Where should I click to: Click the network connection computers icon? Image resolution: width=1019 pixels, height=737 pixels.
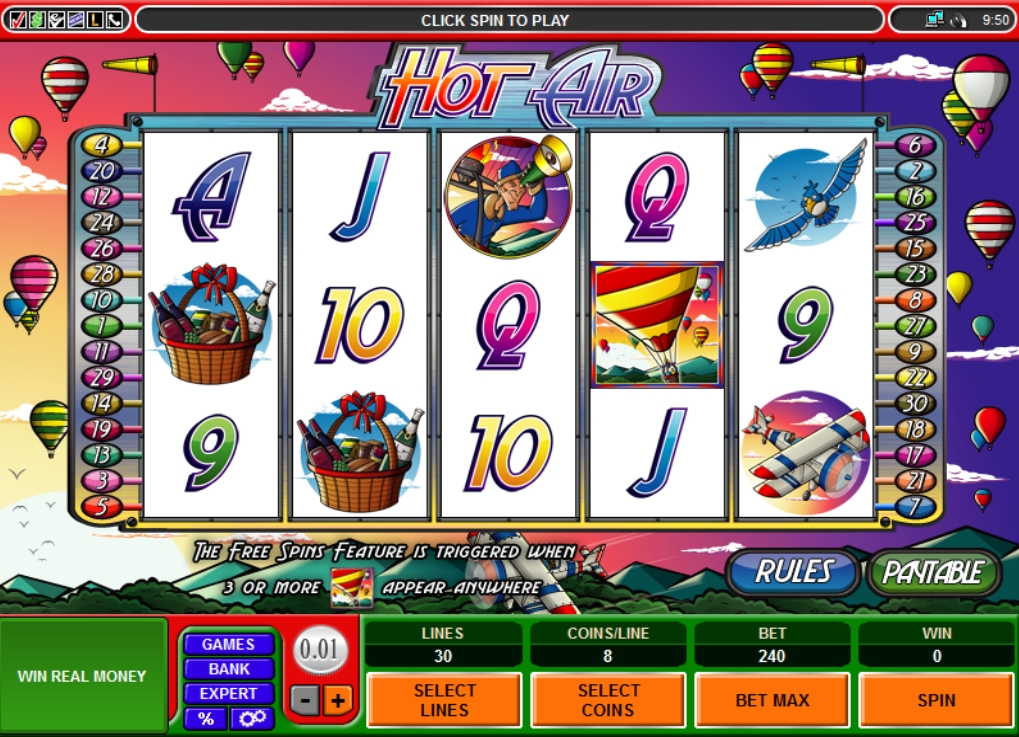click(x=935, y=19)
